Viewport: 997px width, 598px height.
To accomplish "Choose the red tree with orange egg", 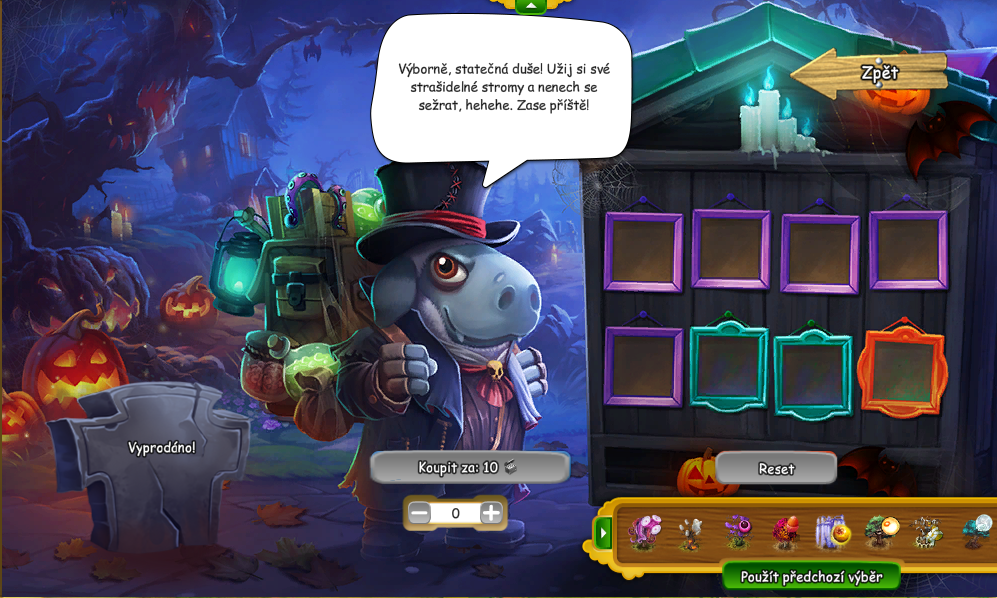I will (x=785, y=531).
